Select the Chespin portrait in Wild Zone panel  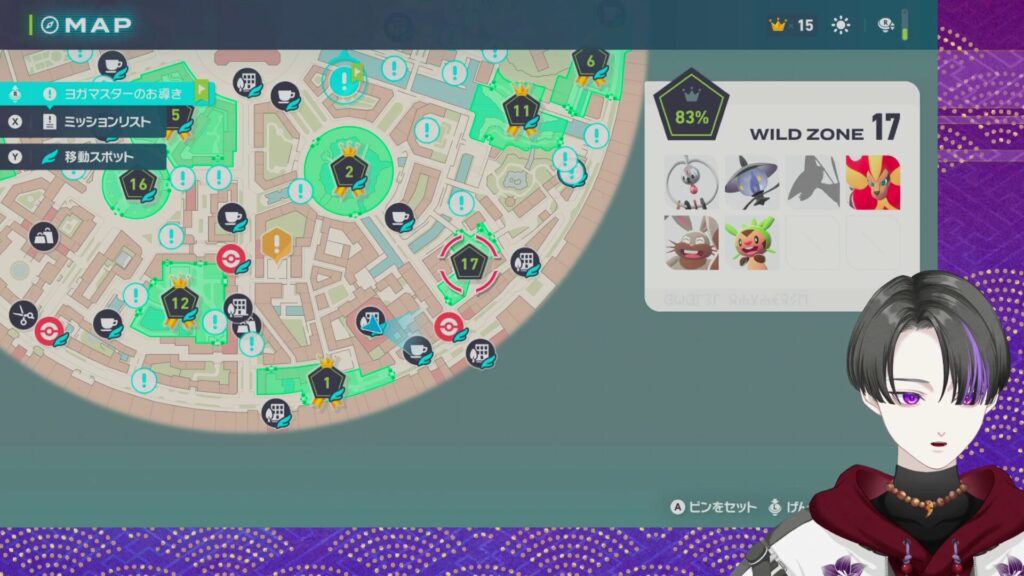pos(752,243)
